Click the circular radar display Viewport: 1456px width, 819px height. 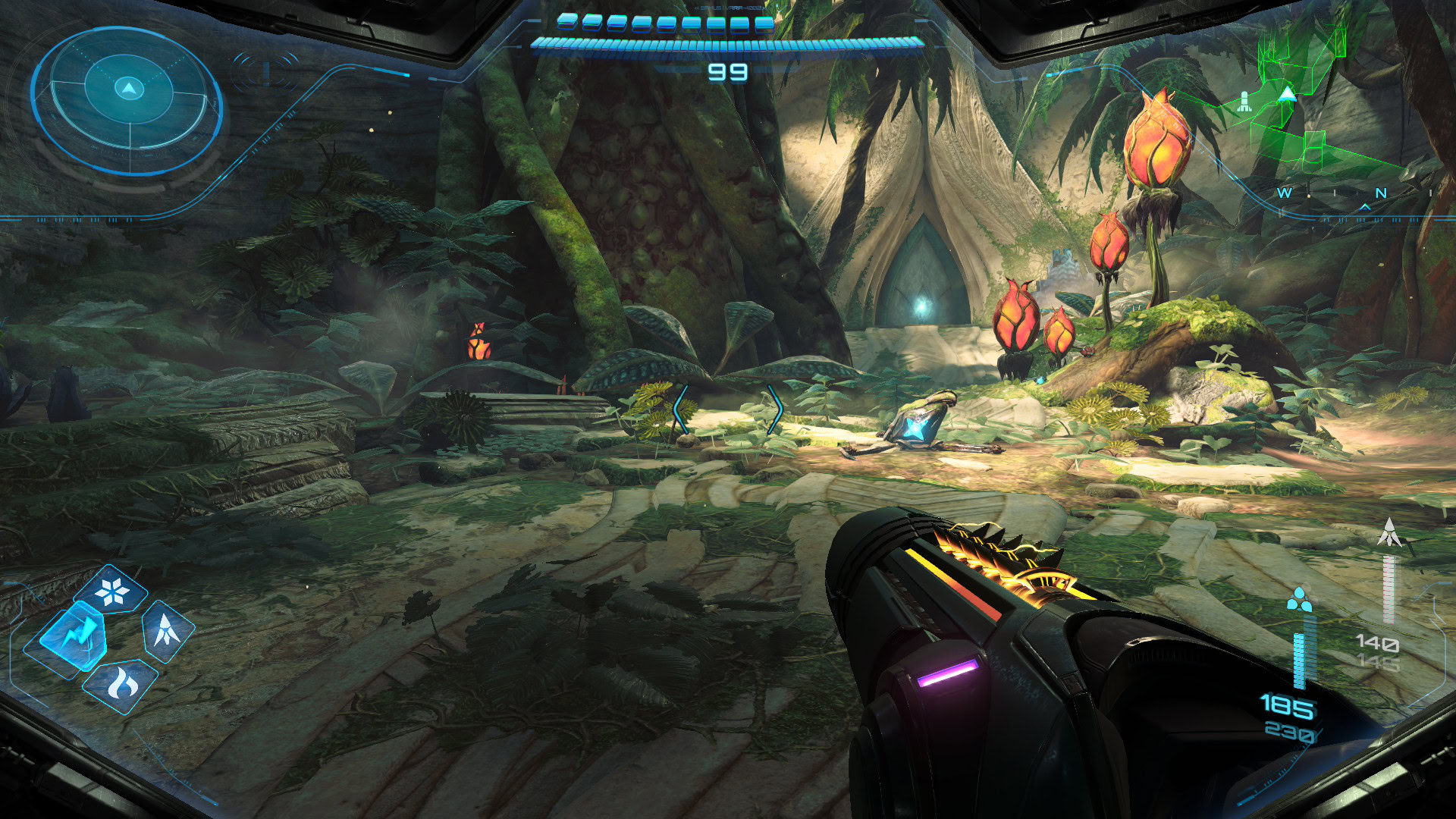(x=127, y=101)
